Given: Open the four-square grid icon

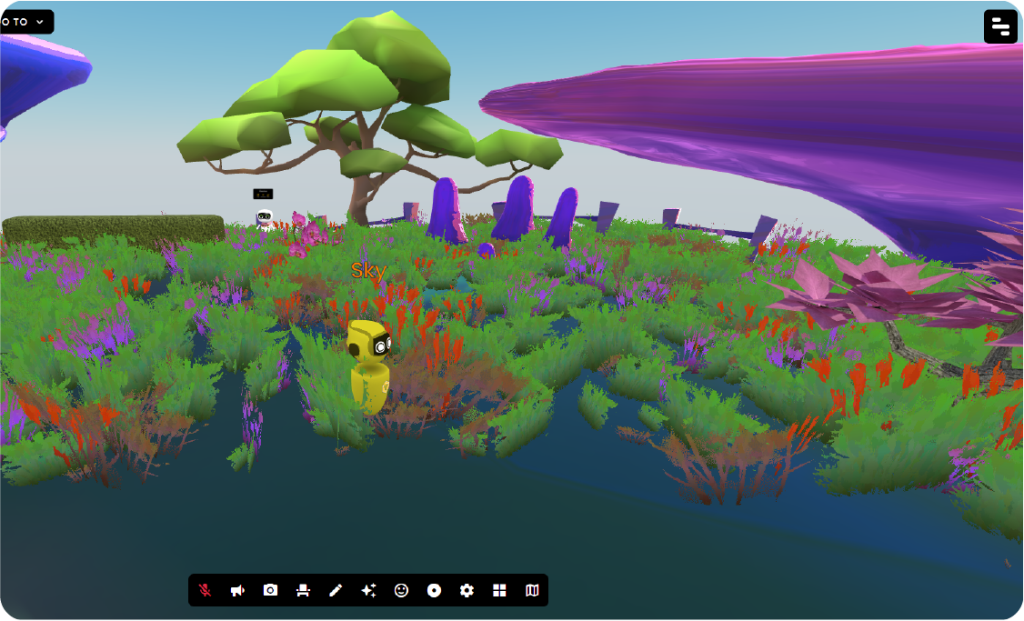Looking at the screenshot, I should tap(499, 590).
